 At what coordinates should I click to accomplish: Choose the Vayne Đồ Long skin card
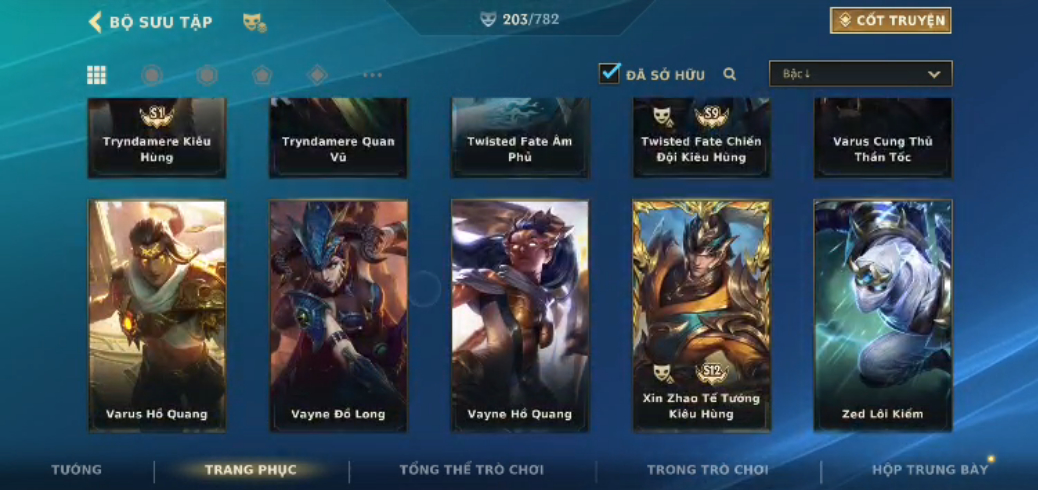(338, 315)
